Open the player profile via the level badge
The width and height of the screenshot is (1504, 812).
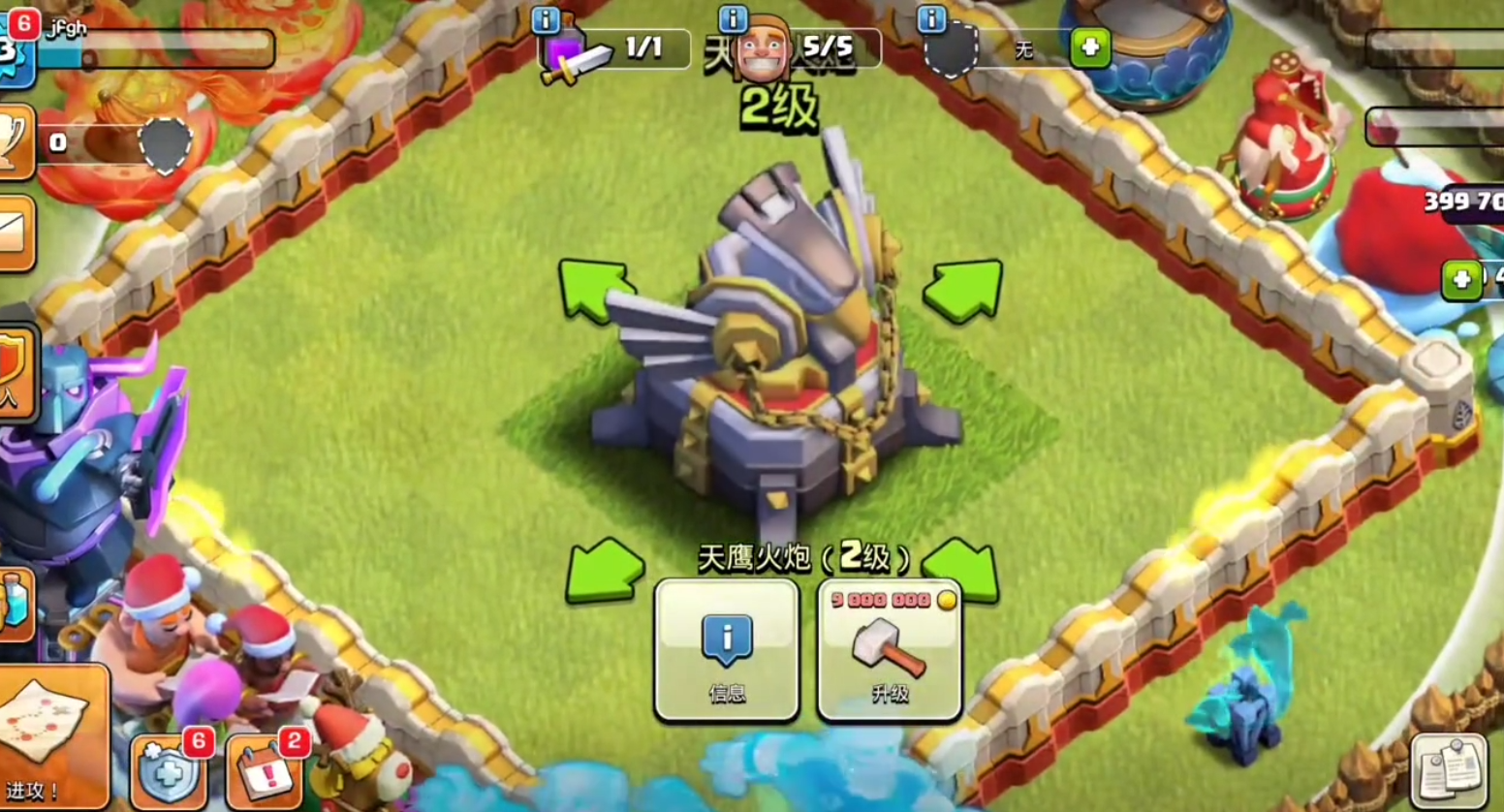[14, 48]
